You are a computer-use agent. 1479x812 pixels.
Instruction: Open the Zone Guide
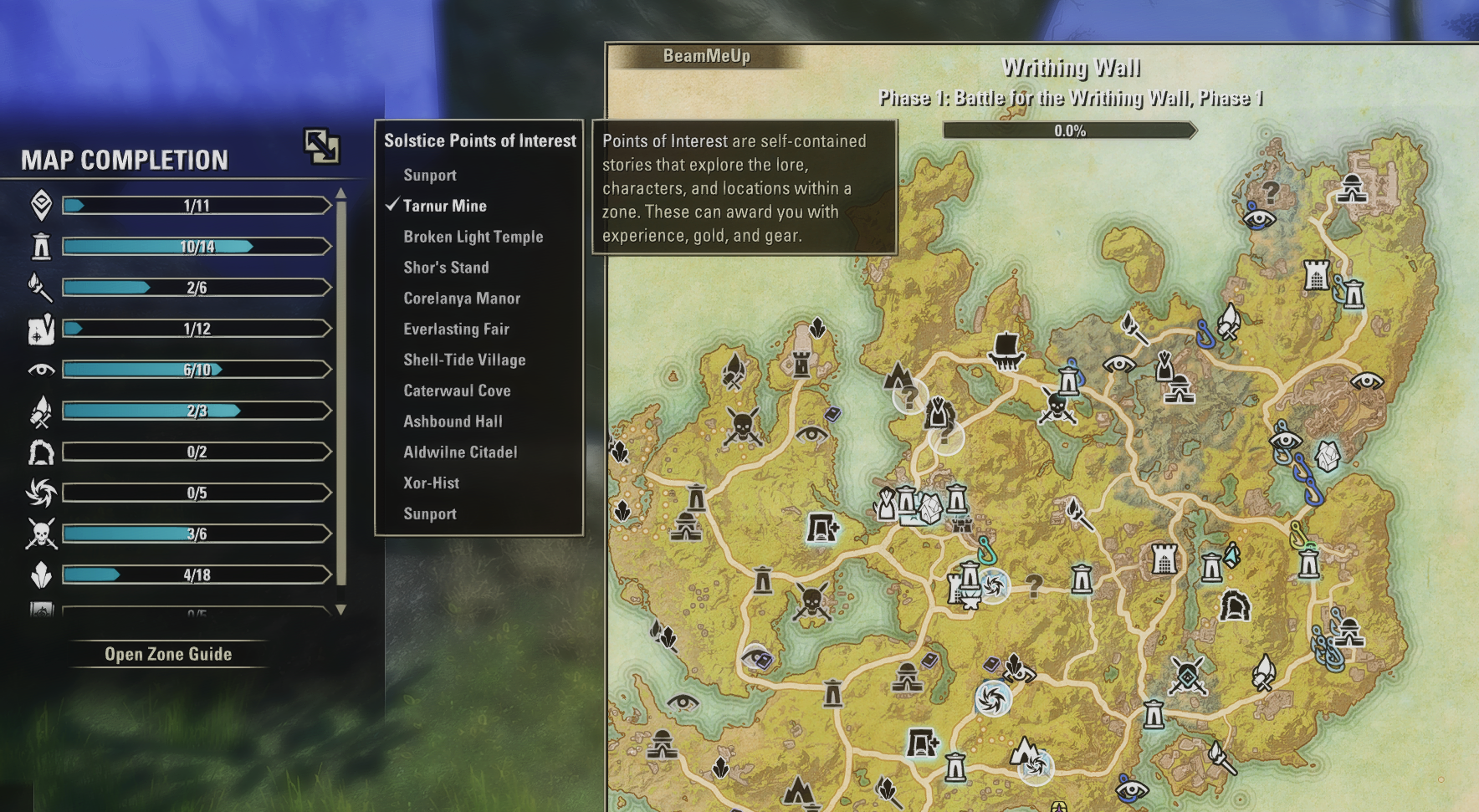point(168,654)
